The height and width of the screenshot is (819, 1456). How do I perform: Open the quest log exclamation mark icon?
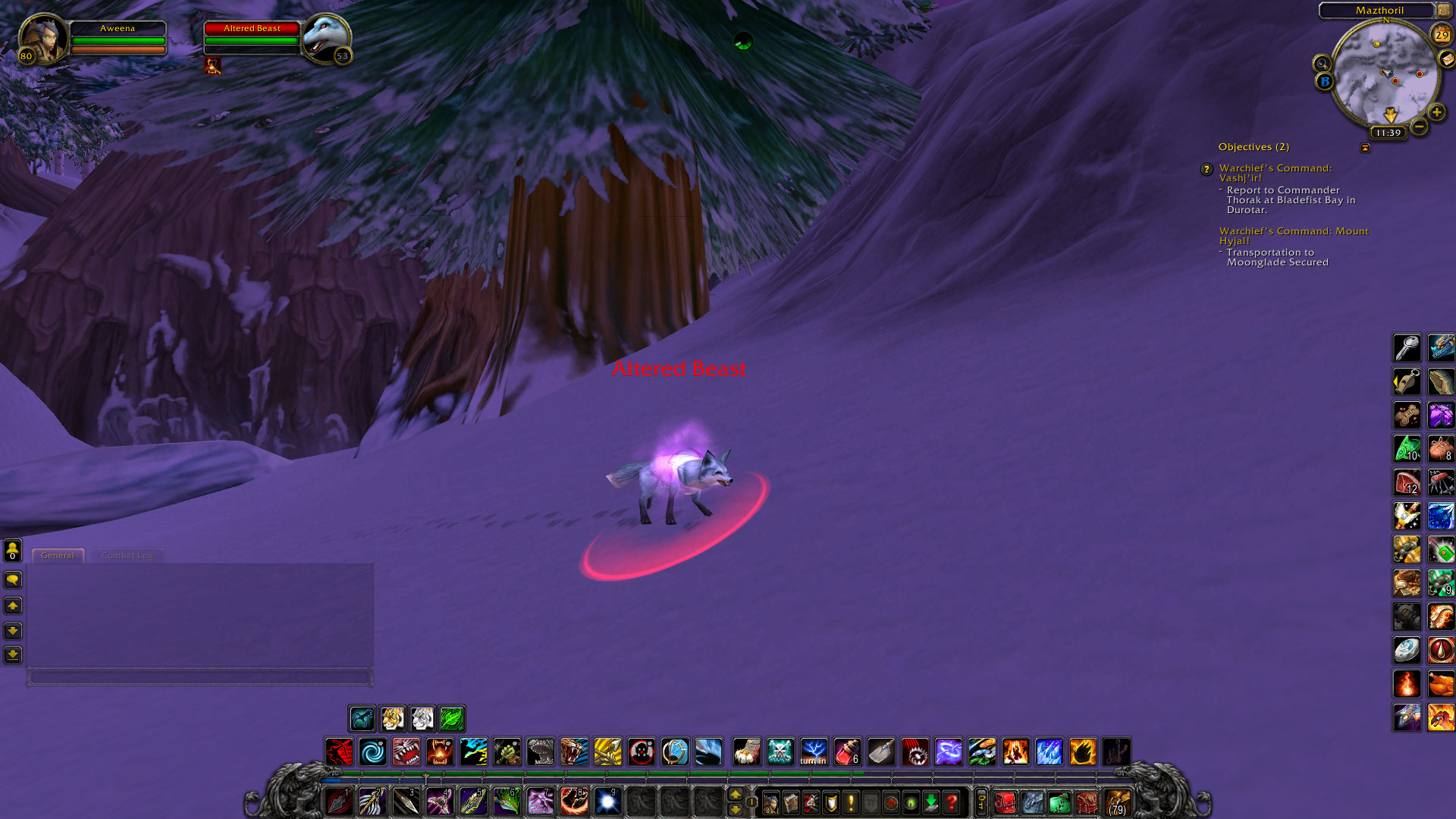coord(849,802)
